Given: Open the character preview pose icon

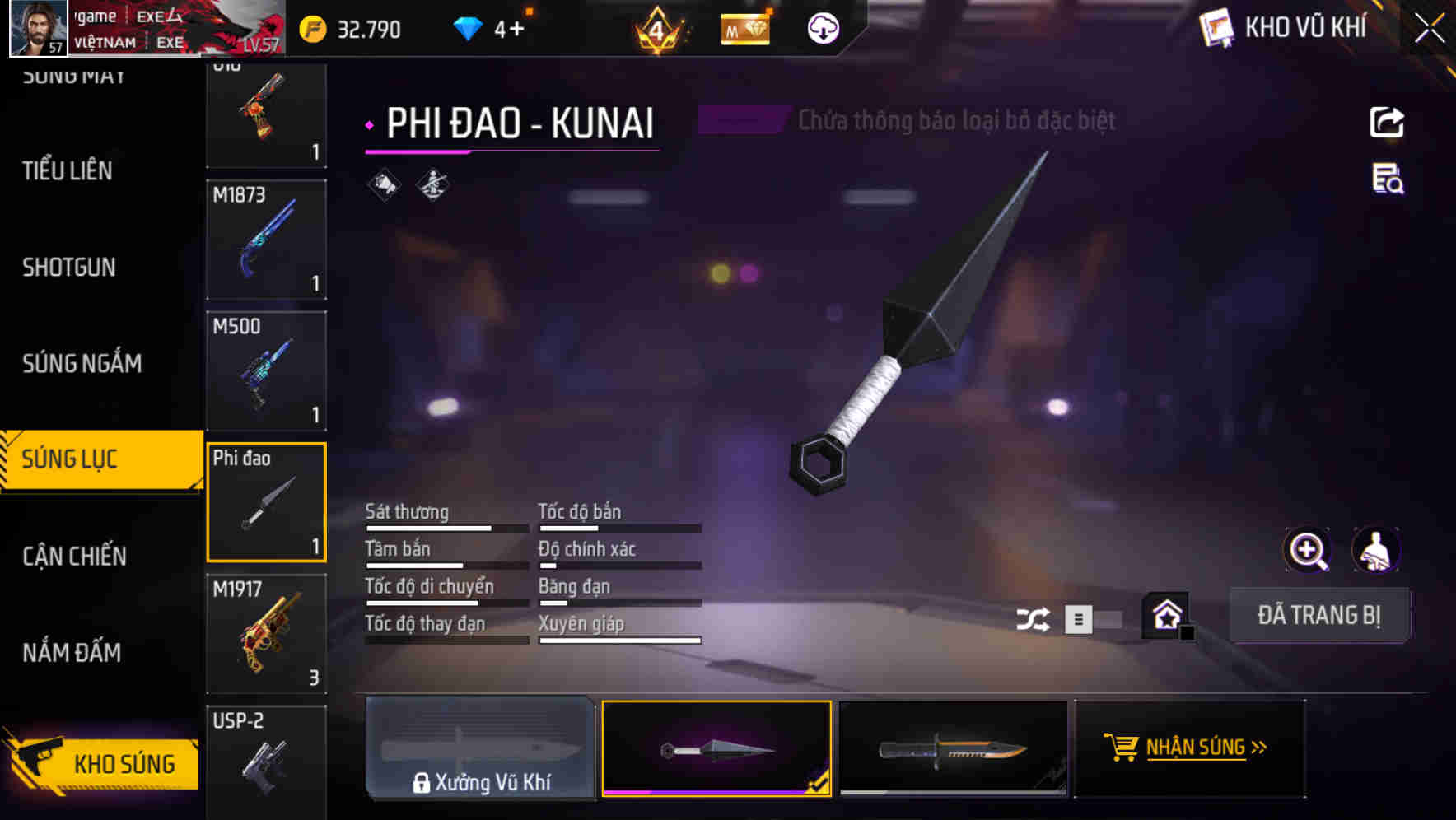Looking at the screenshot, I should [x=1377, y=550].
